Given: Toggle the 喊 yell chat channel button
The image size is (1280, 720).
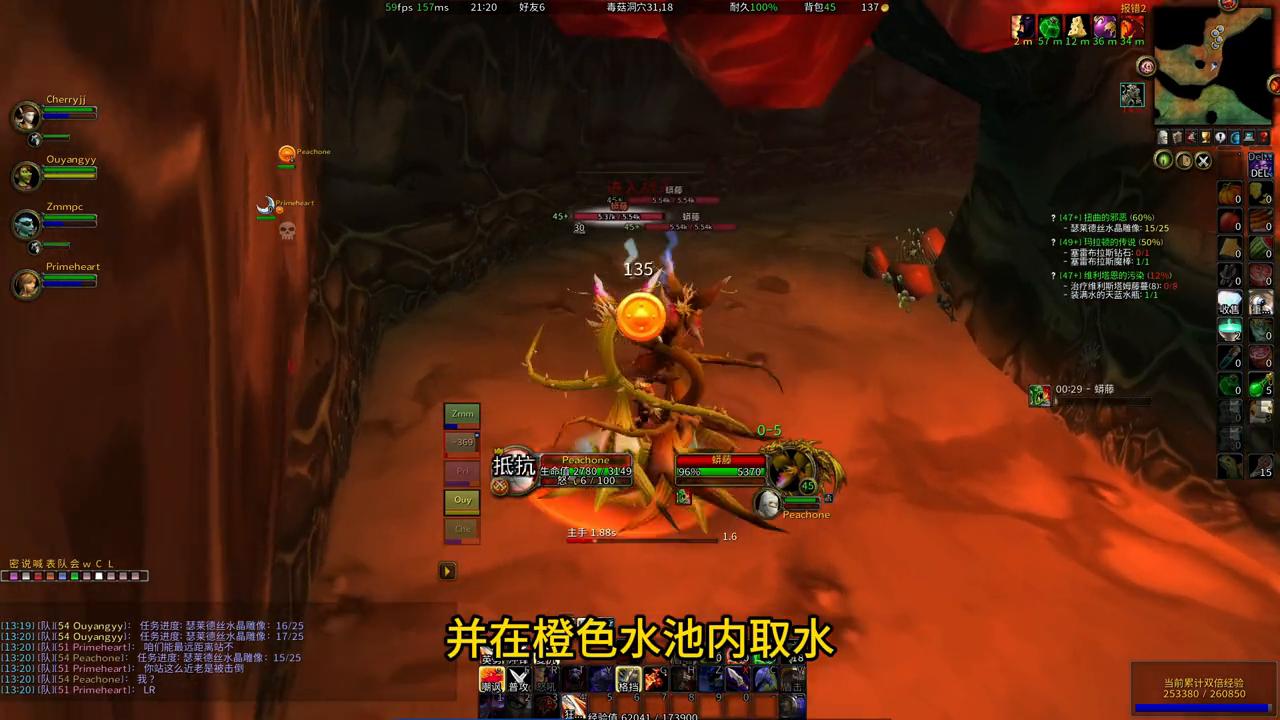Looking at the screenshot, I should click(37, 563).
